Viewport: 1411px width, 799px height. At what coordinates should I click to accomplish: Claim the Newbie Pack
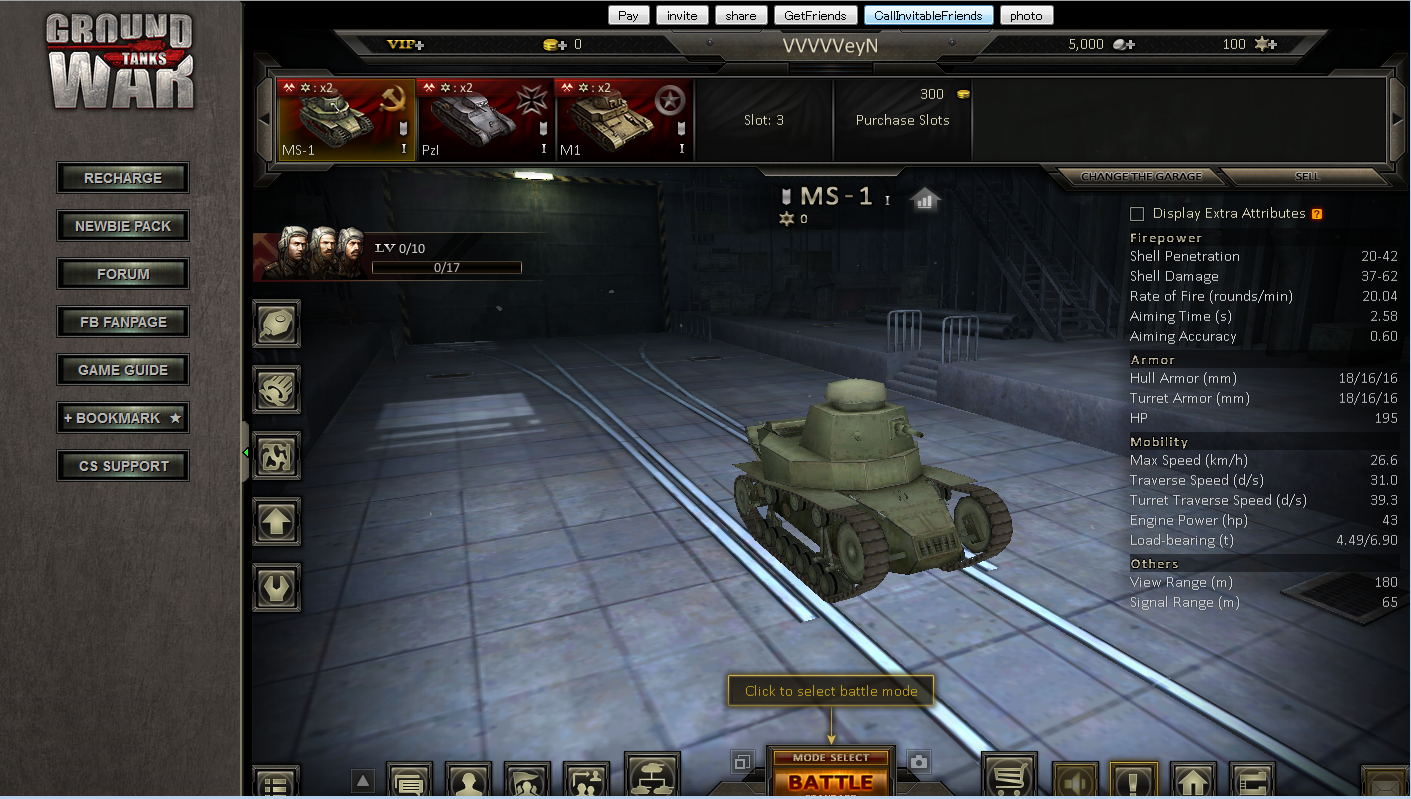tap(123, 226)
